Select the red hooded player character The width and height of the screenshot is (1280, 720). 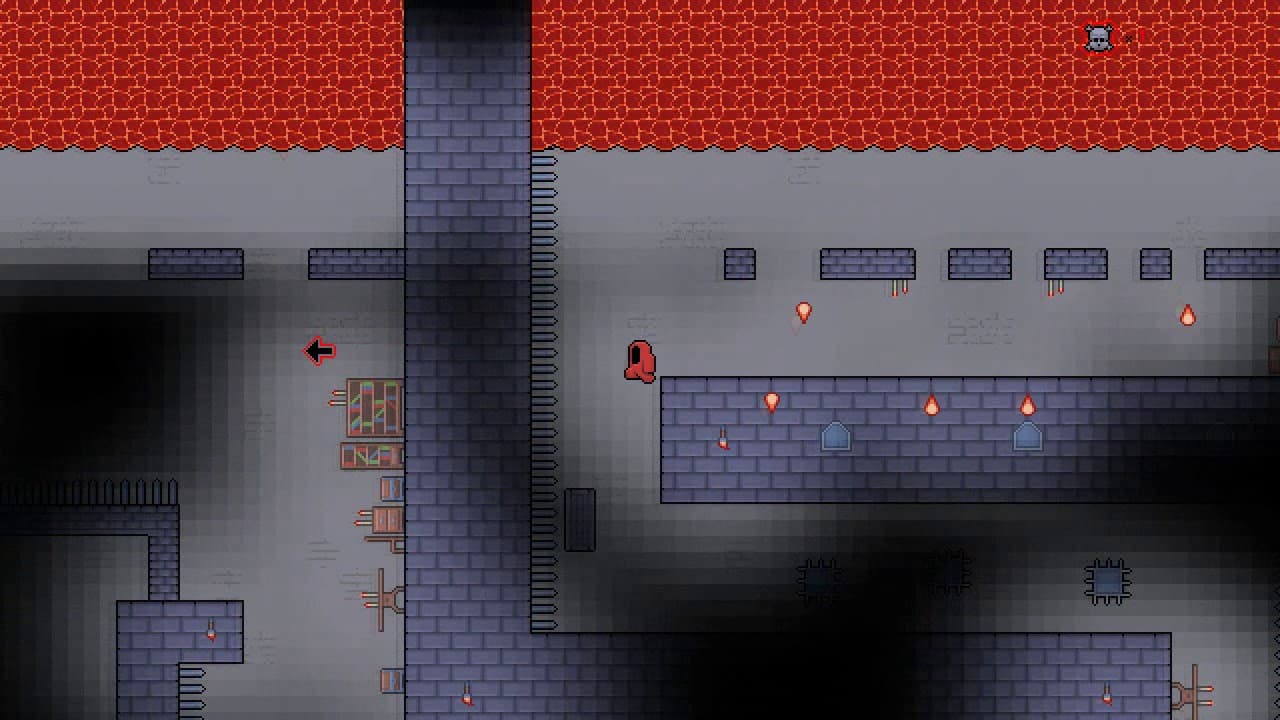click(x=640, y=362)
